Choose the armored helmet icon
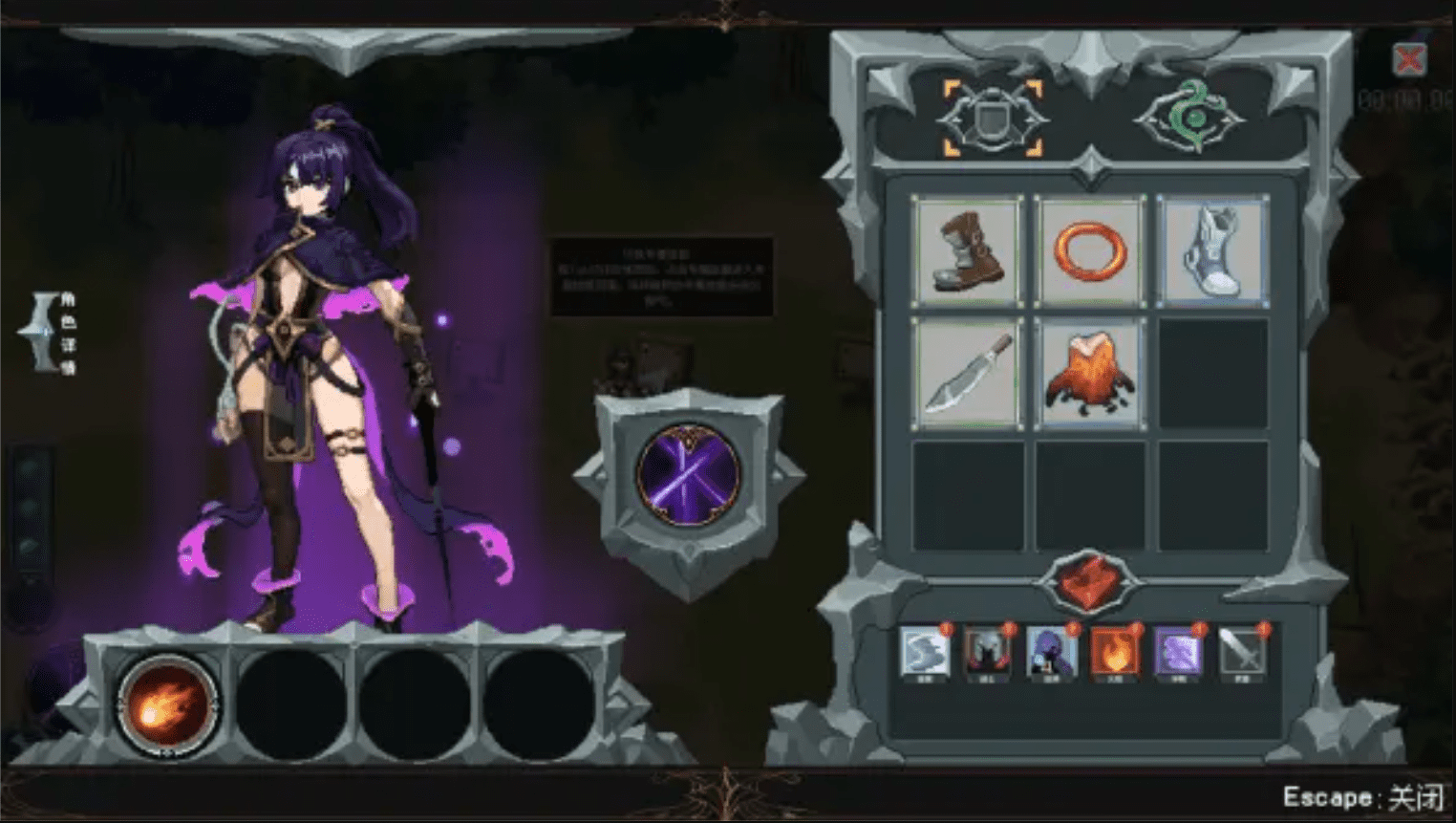 987,653
